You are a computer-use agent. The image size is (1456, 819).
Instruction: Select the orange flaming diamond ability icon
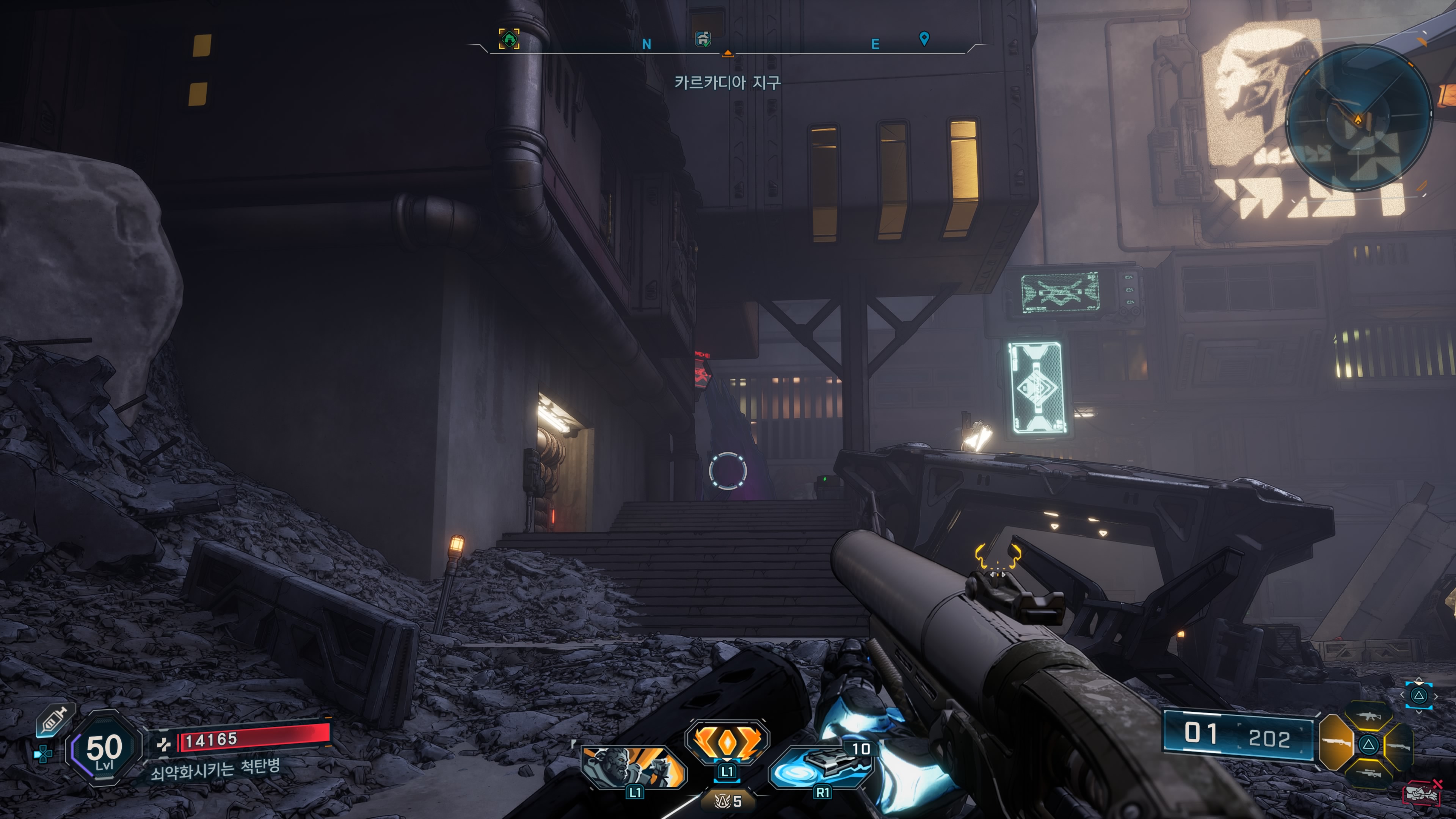(727, 741)
